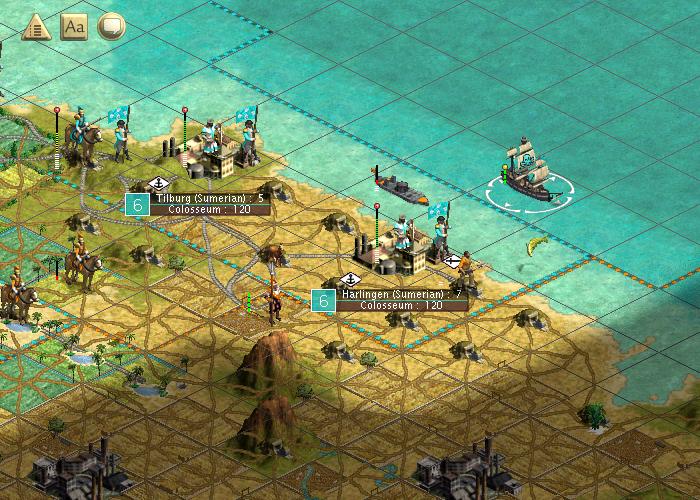
Task: Open the Tilburg city label
Action: [209, 204]
